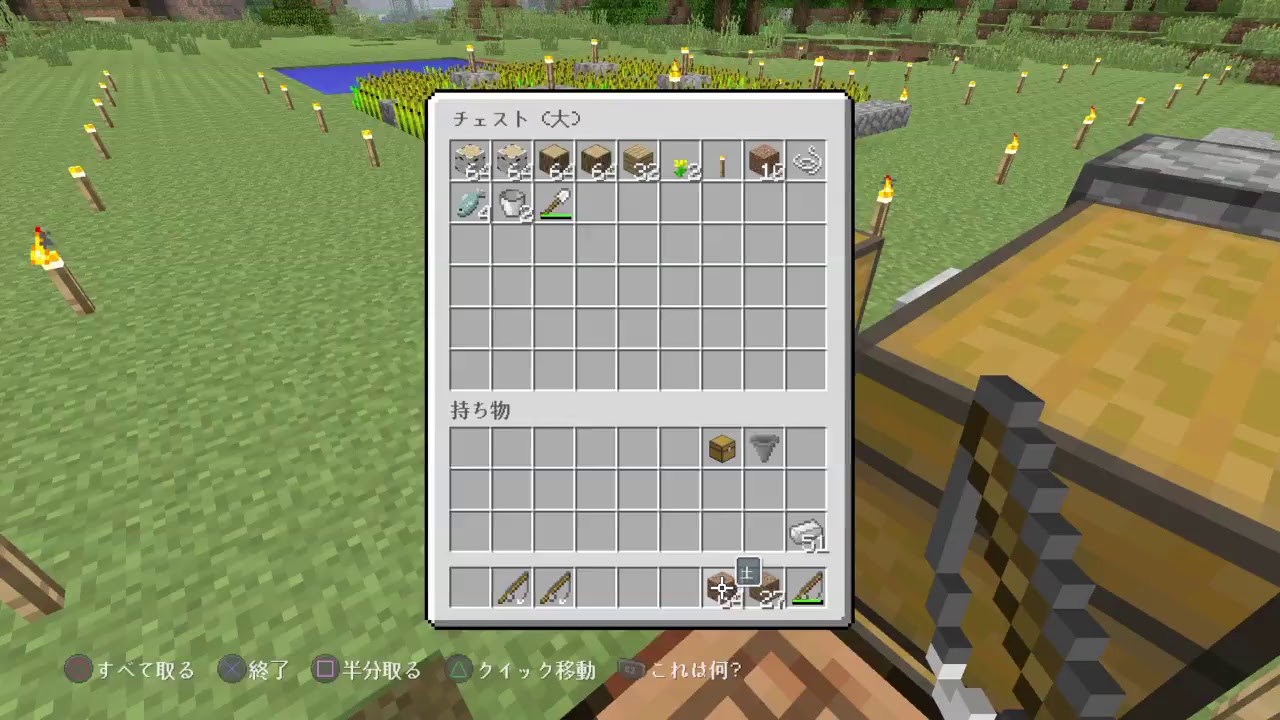
Task: Pick up the hopper from the inventory
Action: tap(763, 448)
